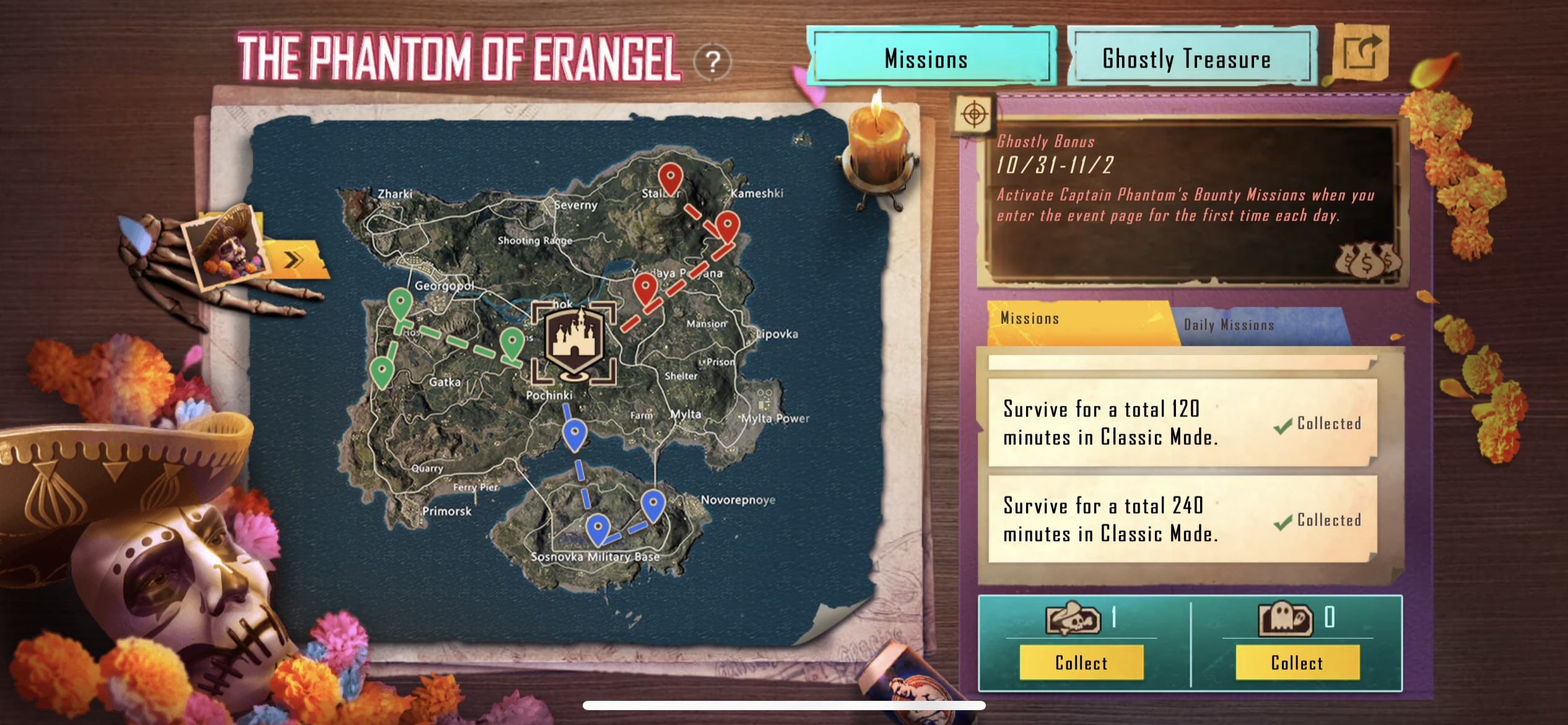Select the red pin near Kameshki
Screen dimensions: 1568x725
coord(728,226)
